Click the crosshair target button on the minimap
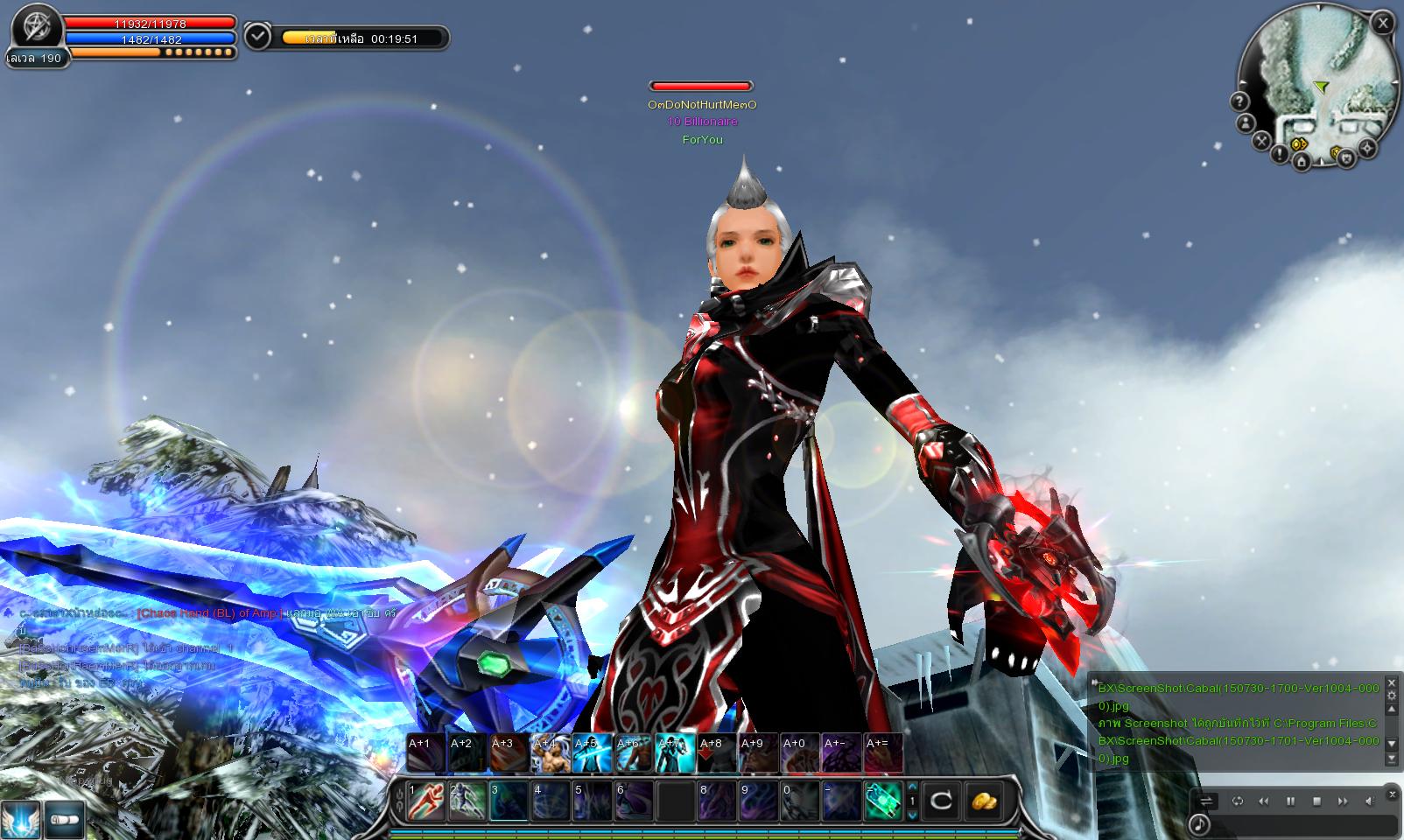This screenshot has width=1404, height=840. point(1367,149)
